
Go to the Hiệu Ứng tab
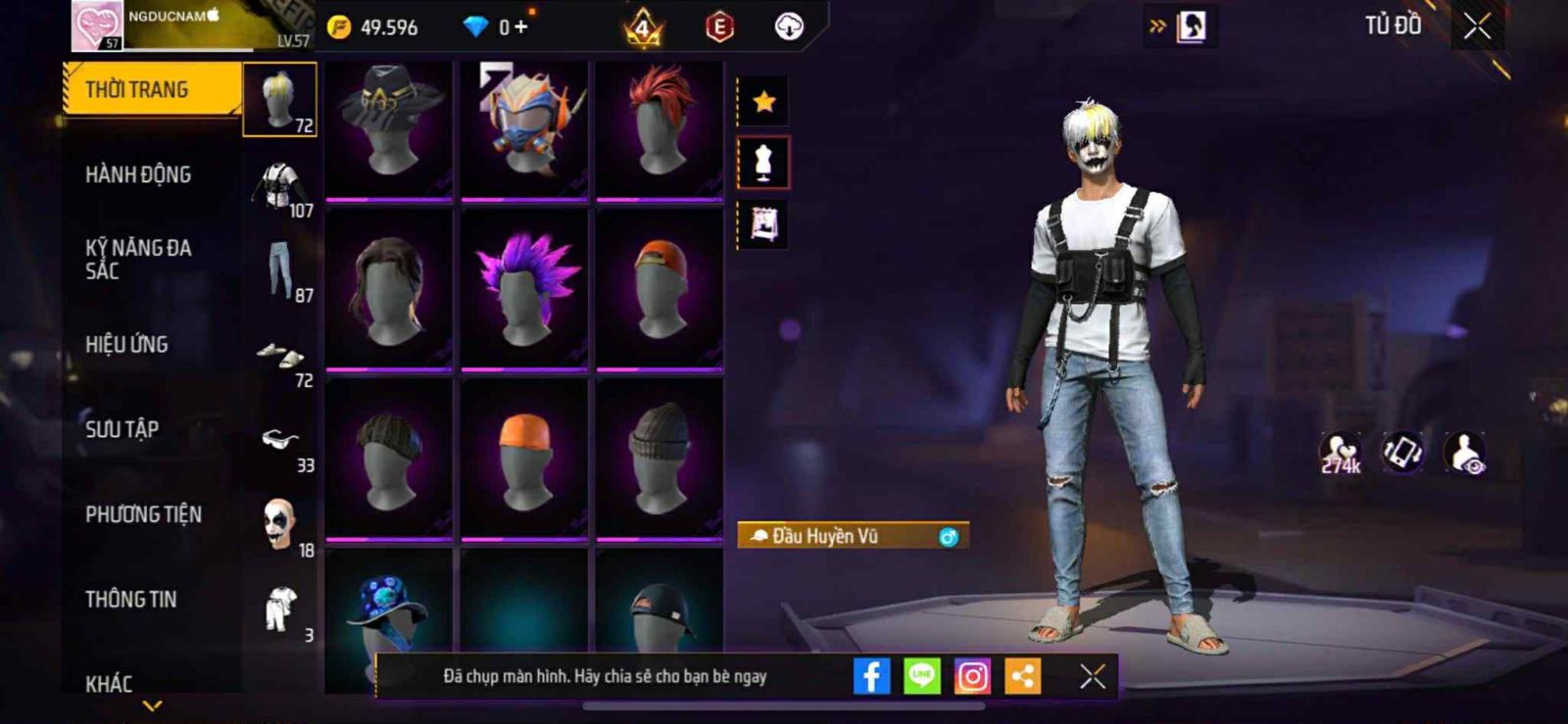click(x=126, y=344)
